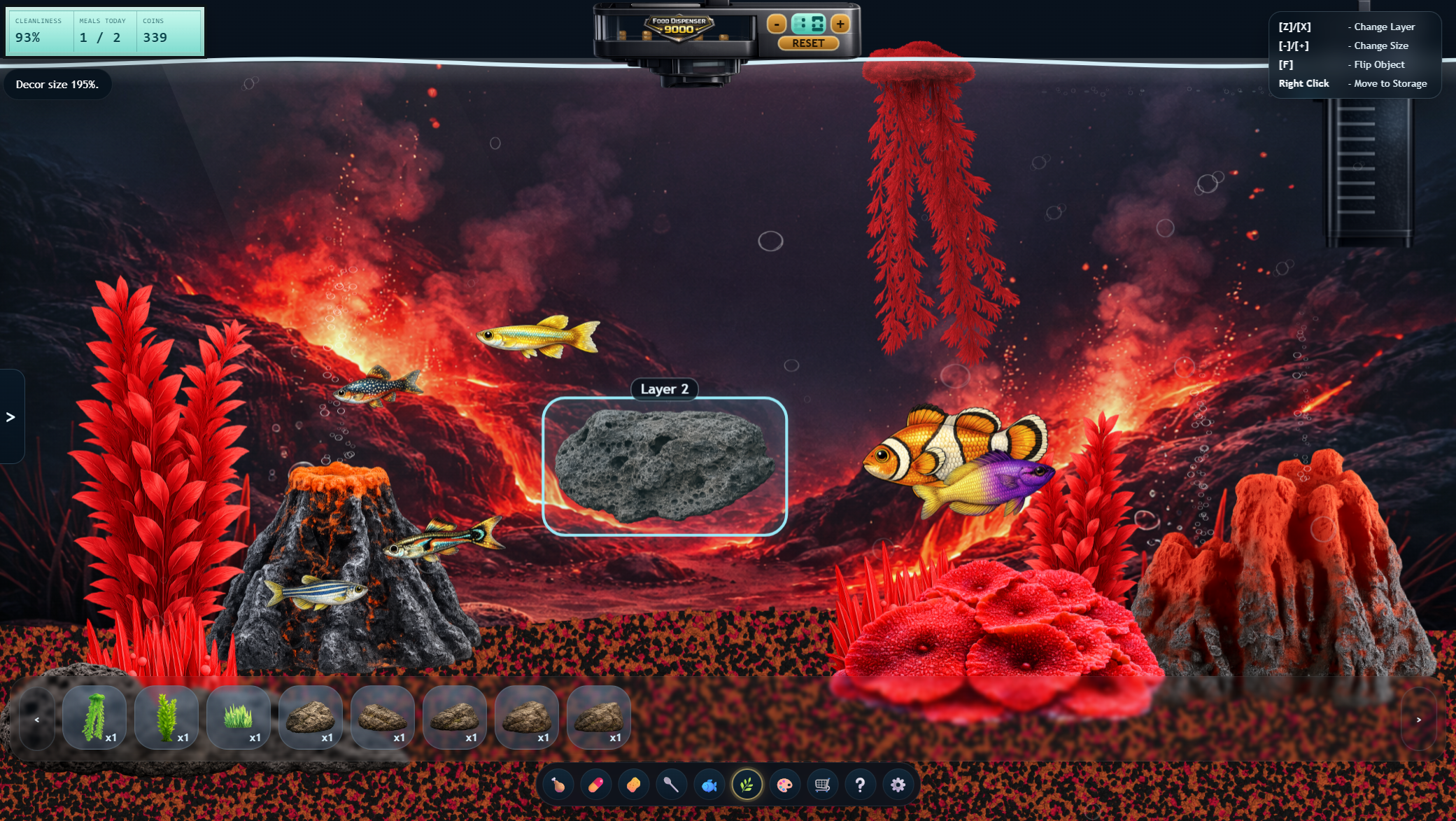Image resolution: width=1456 pixels, height=821 pixels.
Task: Decrease the food dispenser timer with minus
Action: (777, 24)
